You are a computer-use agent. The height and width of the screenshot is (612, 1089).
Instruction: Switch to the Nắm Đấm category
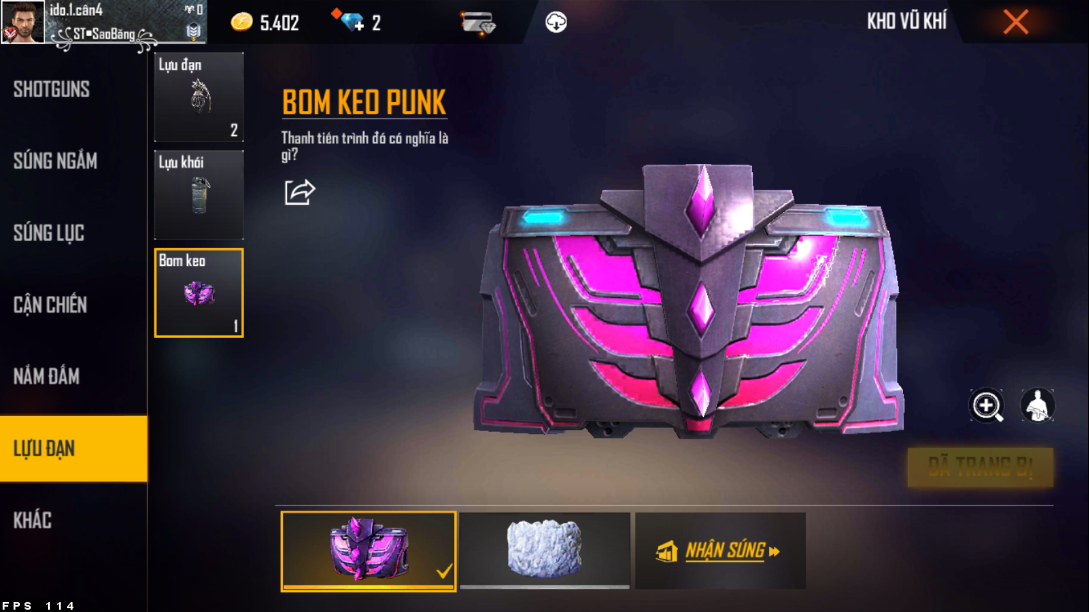pyautogui.click(x=47, y=377)
